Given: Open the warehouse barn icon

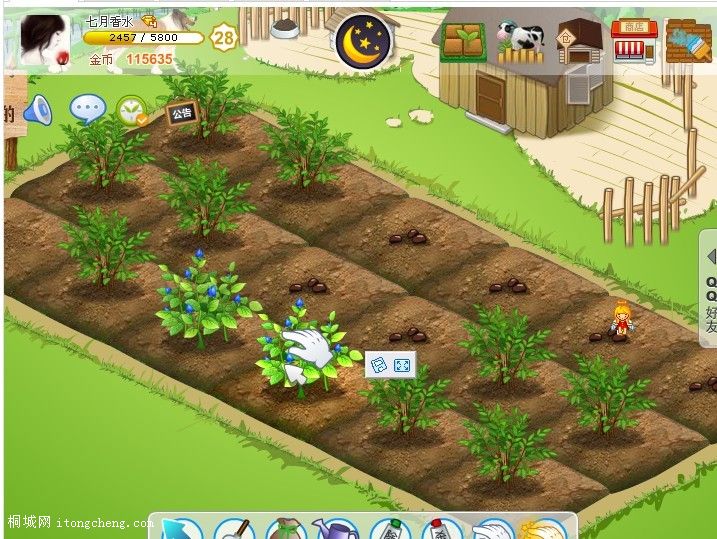Looking at the screenshot, I should [576, 43].
